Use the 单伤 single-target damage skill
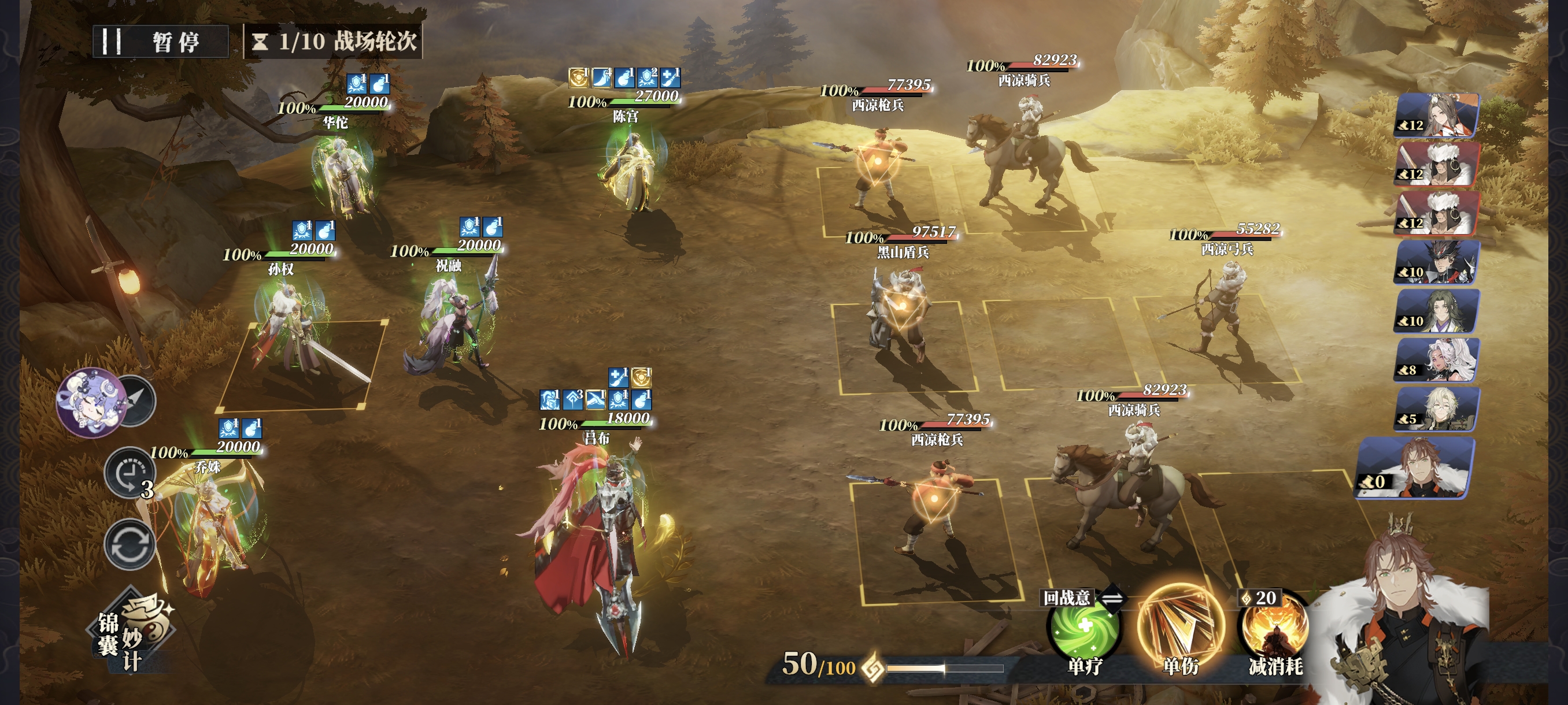 click(x=1179, y=628)
